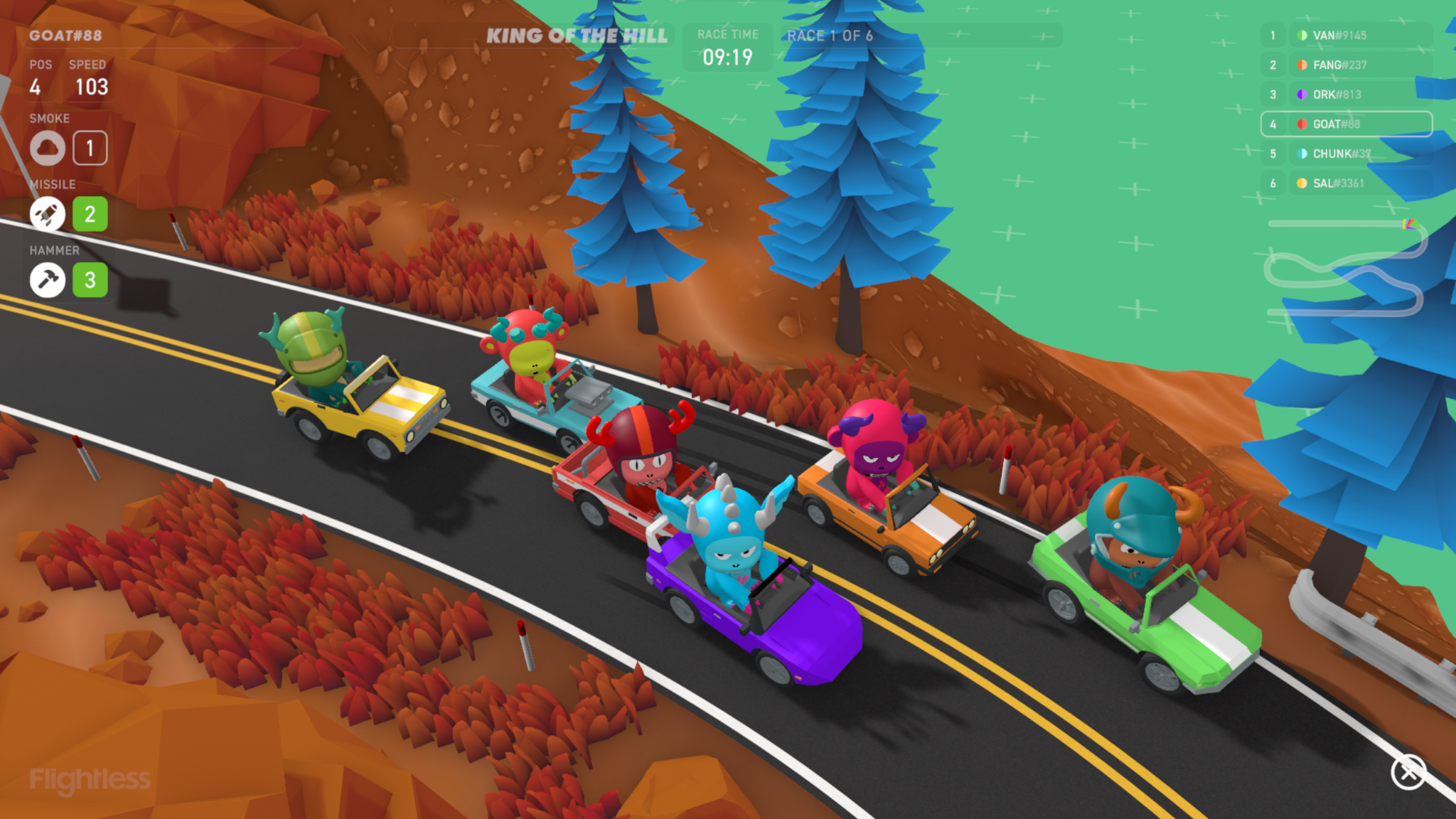Select SAL#3361 in the leaderboard
The height and width of the screenshot is (819, 1456).
click(1345, 183)
